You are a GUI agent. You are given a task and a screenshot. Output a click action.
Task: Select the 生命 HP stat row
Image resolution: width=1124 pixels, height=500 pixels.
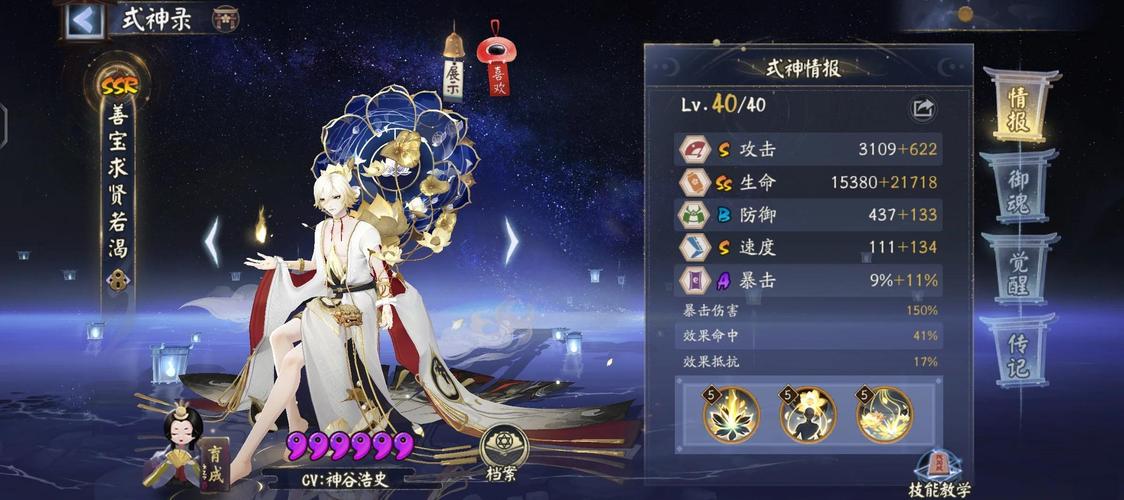click(808, 183)
